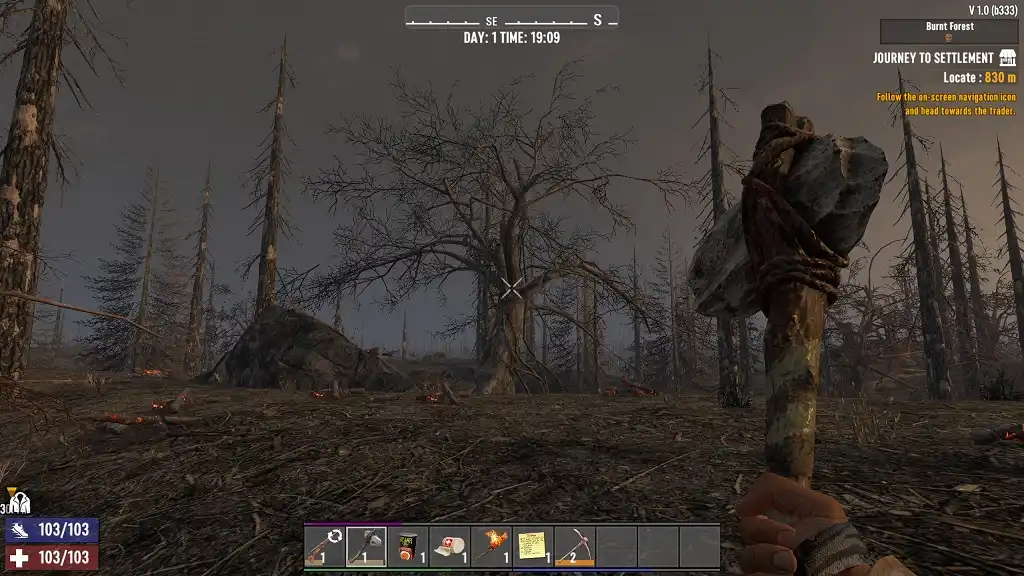Open the Journey to Settlement quest tracker
This screenshot has width=1024, height=576.
coord(932,58)
